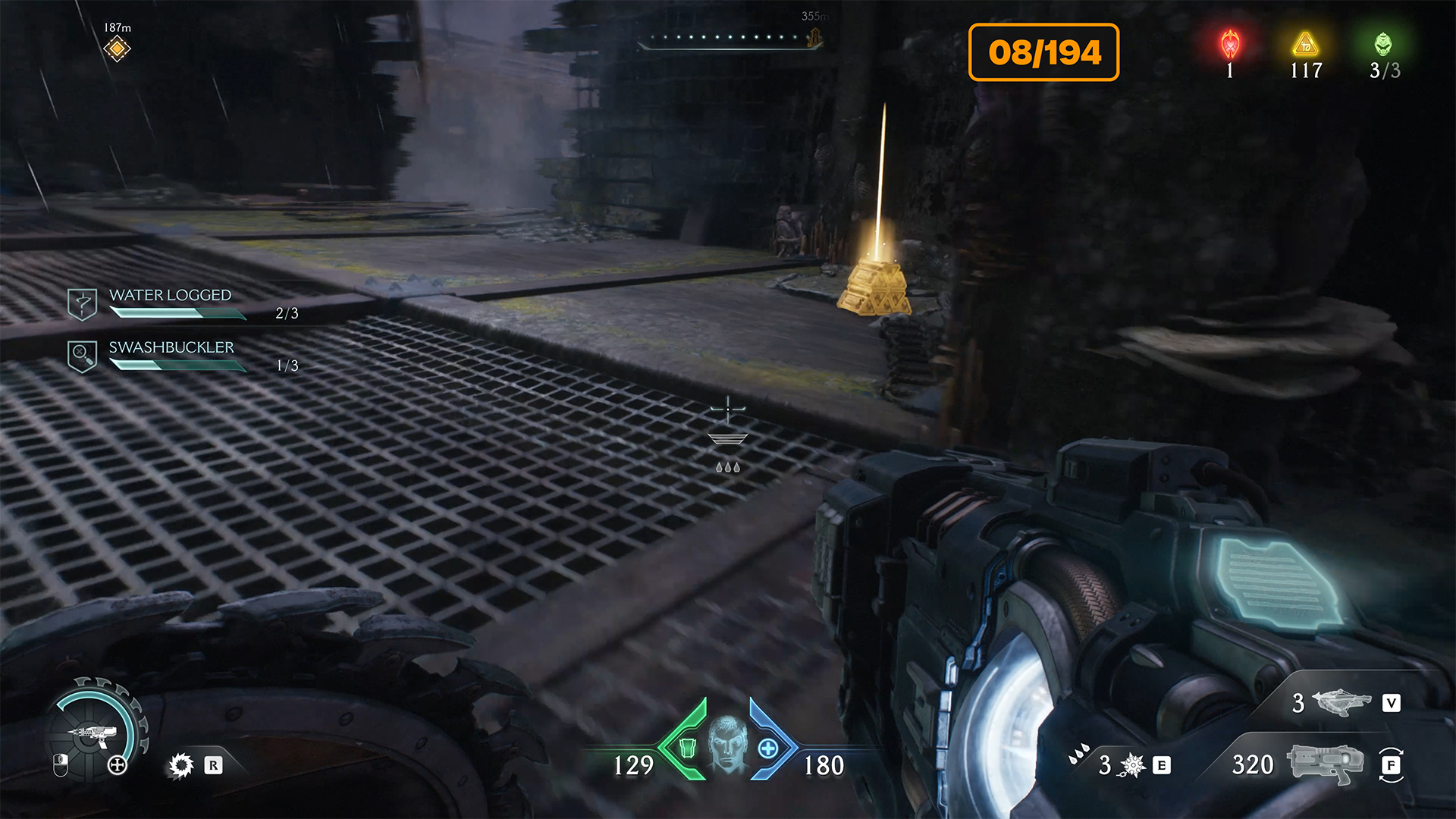The height and width of the screenshot is (819, 1456).
Task: Click the compass bar at top
Action: pos(730,39)
